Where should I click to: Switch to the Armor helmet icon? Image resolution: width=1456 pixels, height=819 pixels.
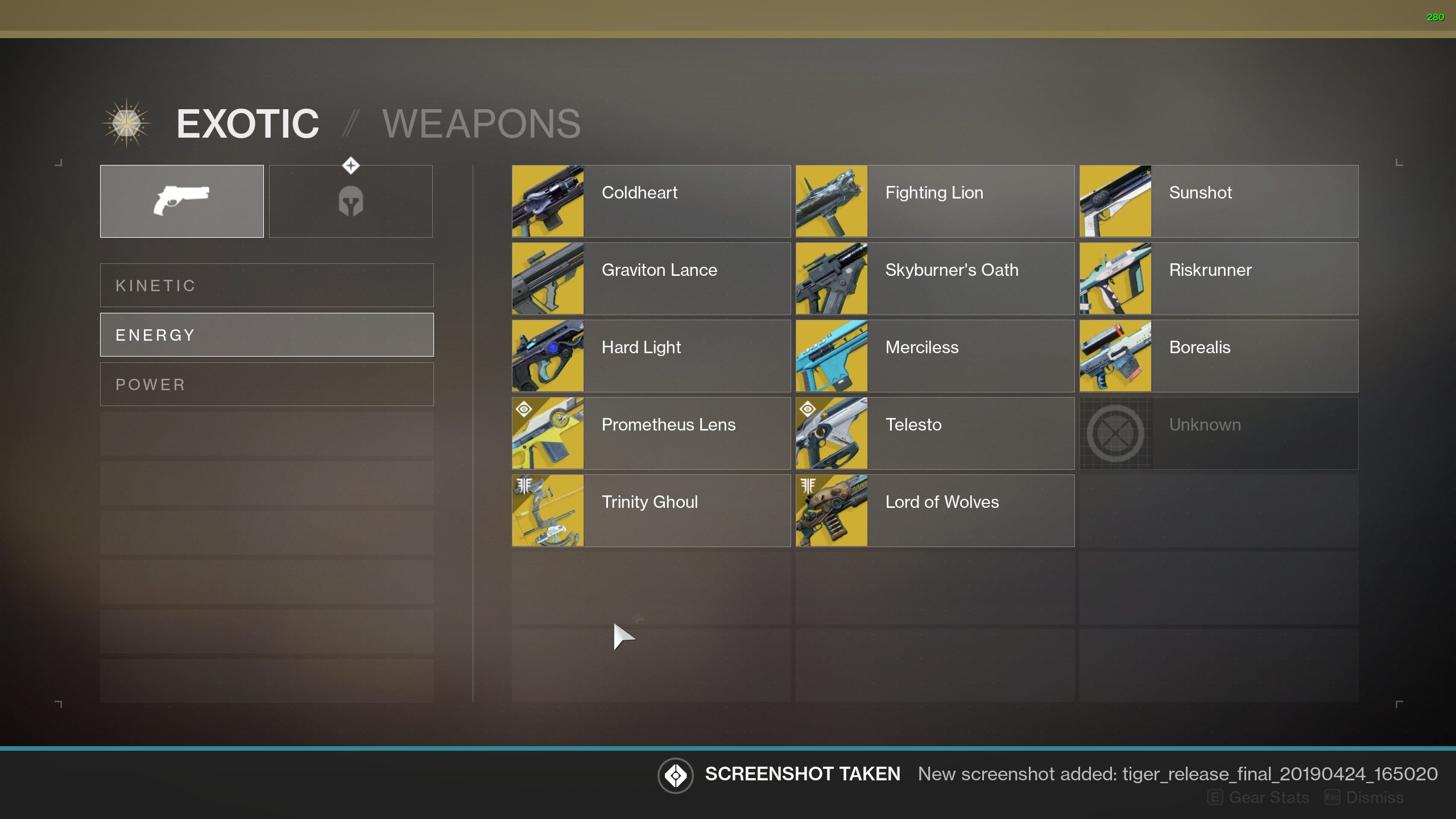coord(350,201)
